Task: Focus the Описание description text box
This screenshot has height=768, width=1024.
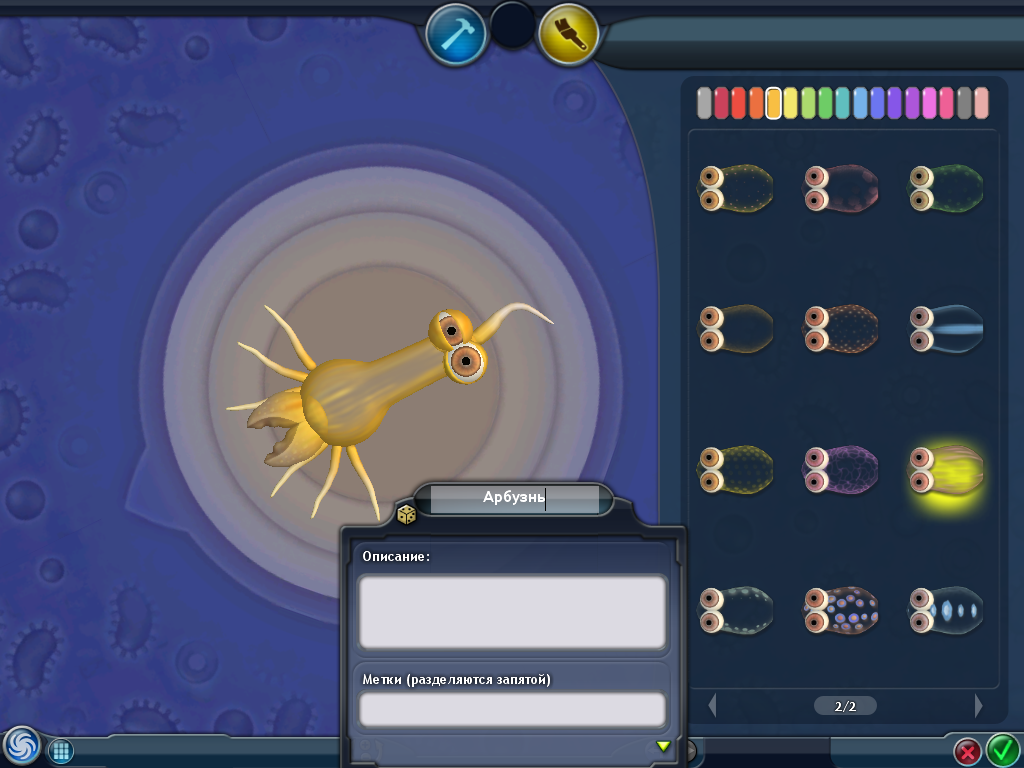Action: (x=512, y=611)
